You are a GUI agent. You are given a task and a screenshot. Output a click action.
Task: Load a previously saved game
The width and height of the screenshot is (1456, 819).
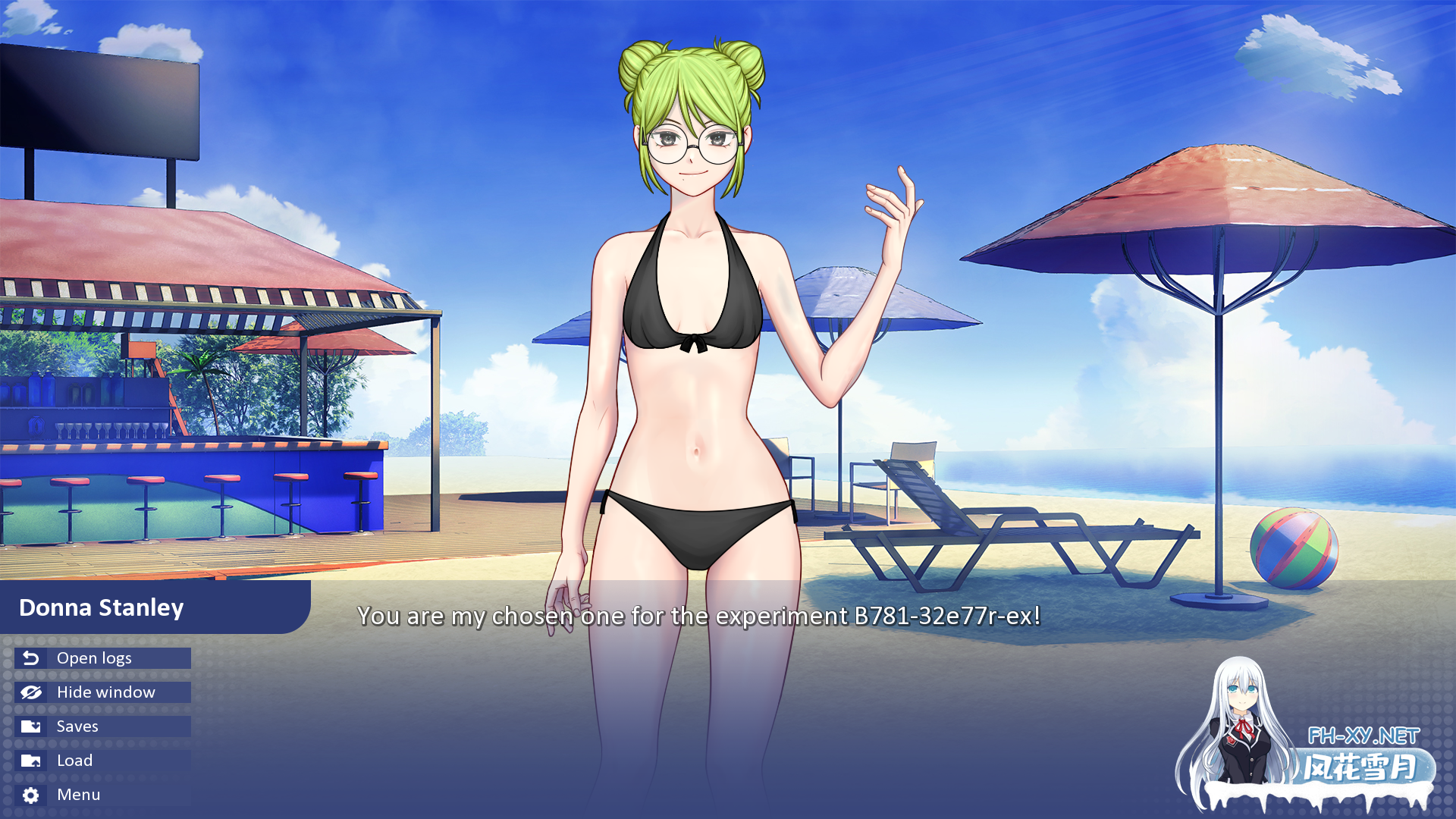(74, 760)
